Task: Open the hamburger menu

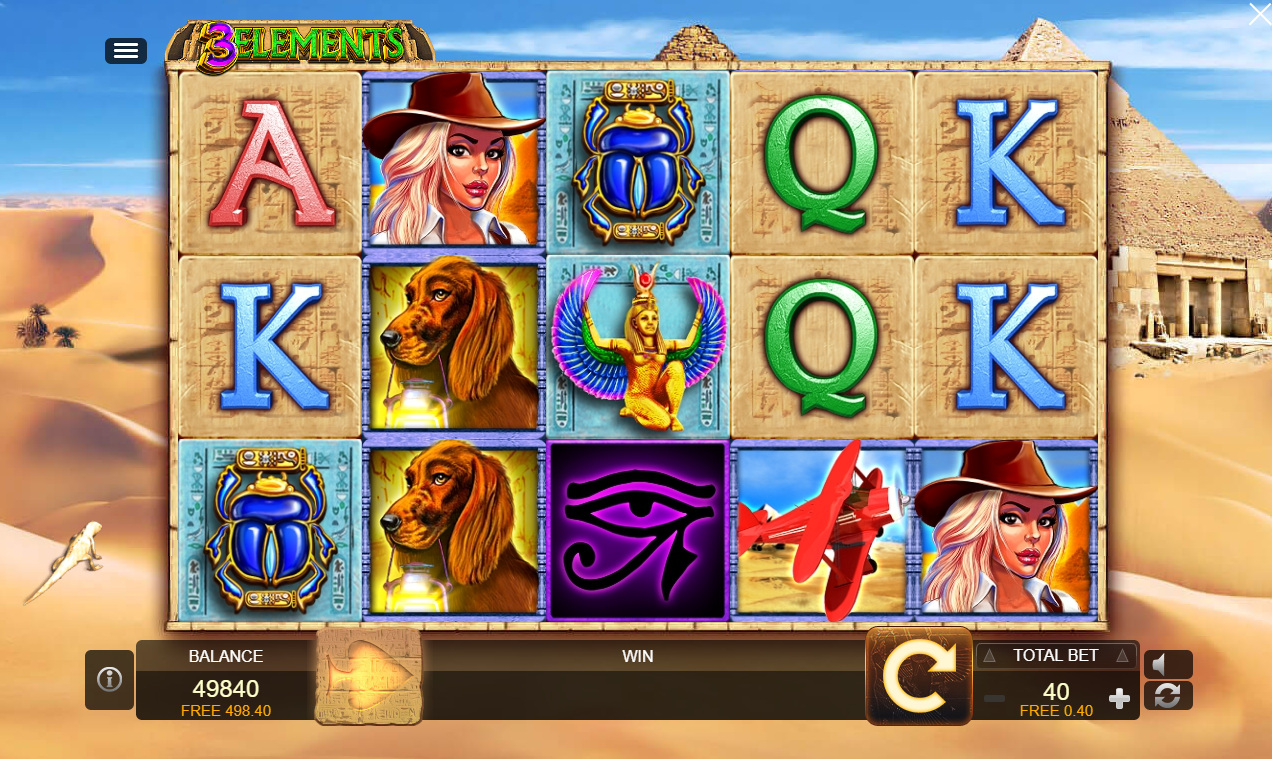Action: point(126,51)
